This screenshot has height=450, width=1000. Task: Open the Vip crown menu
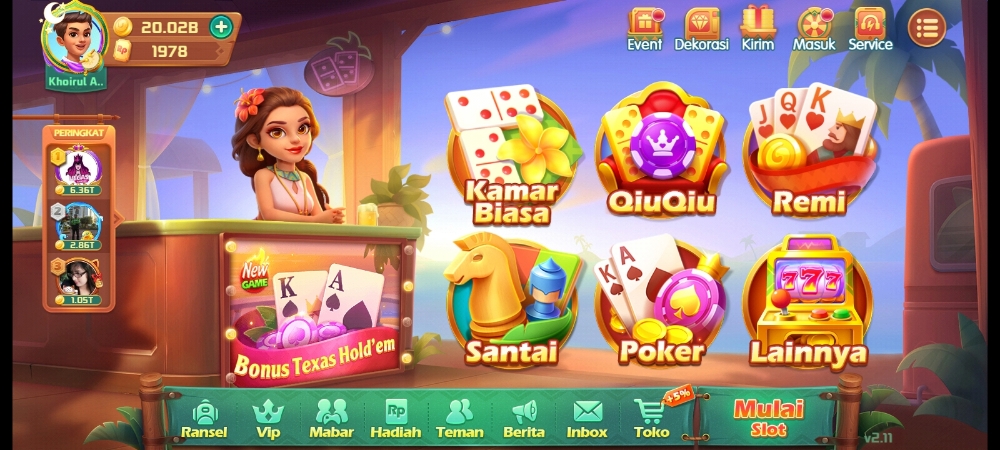[268, 418]
